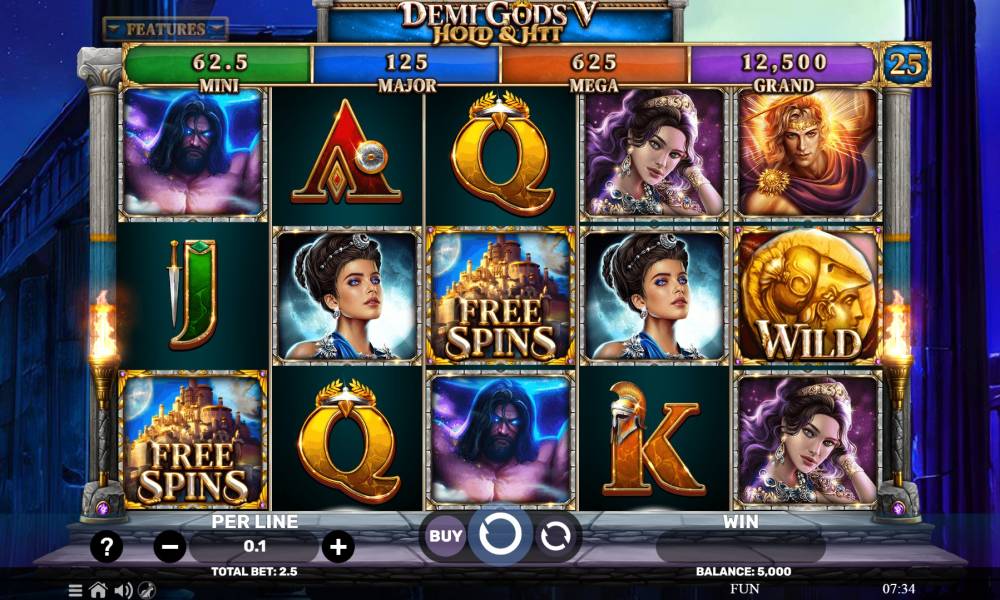Spin the reels with the center button

click(x=500, y=536)
